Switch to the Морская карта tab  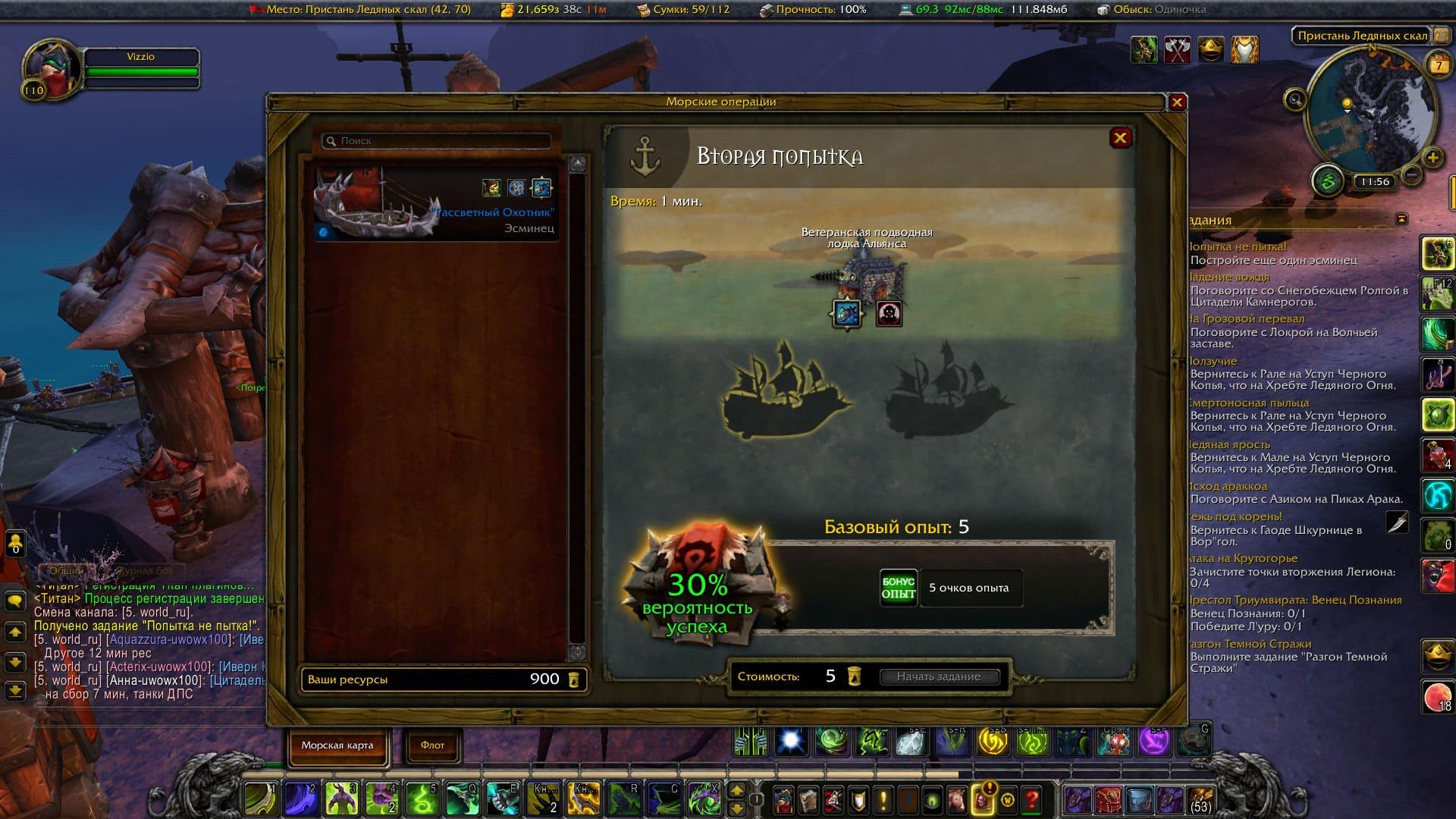tap(337, 745)
